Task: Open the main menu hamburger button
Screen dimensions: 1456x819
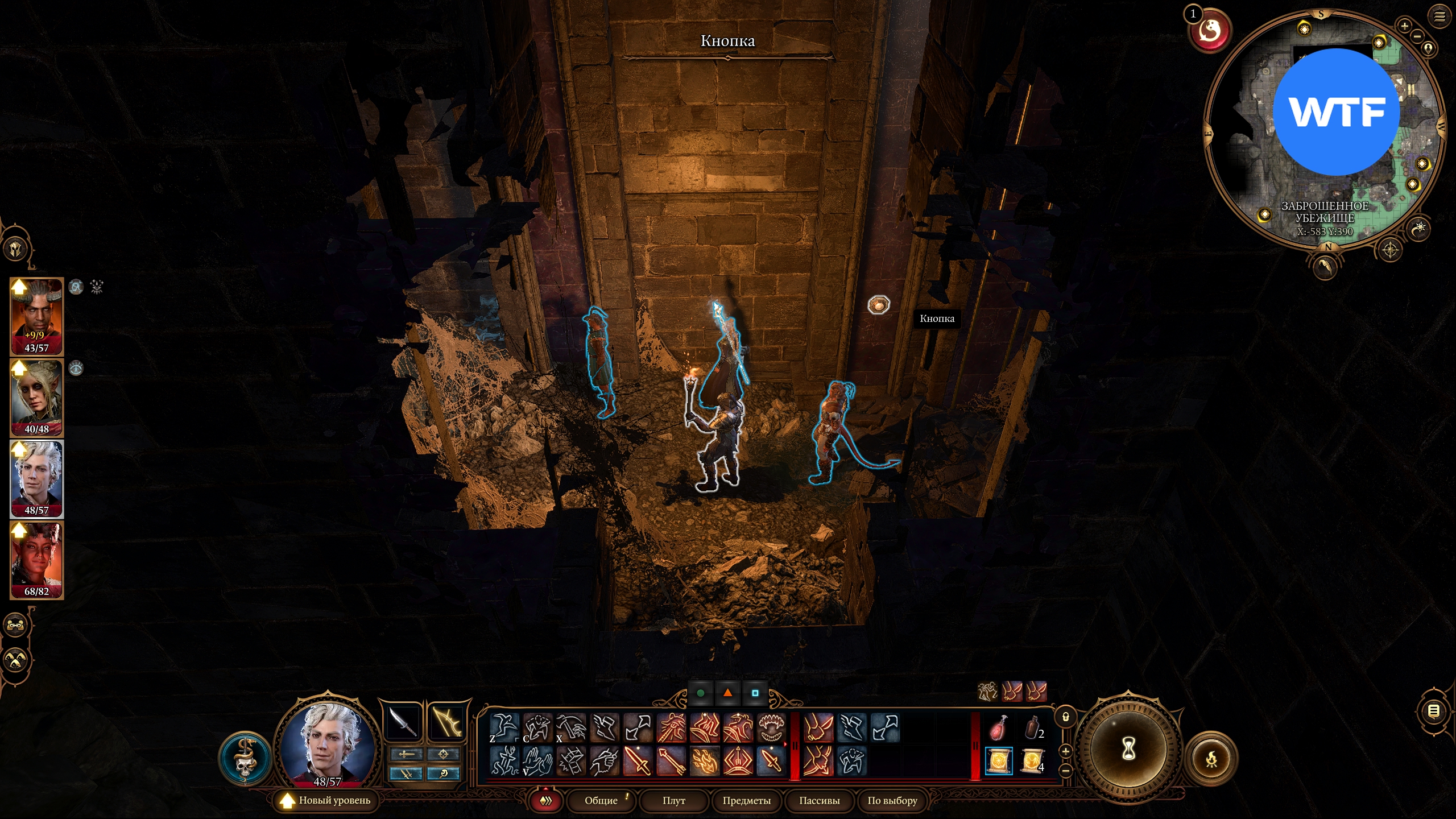Action: pos(1440,16)
